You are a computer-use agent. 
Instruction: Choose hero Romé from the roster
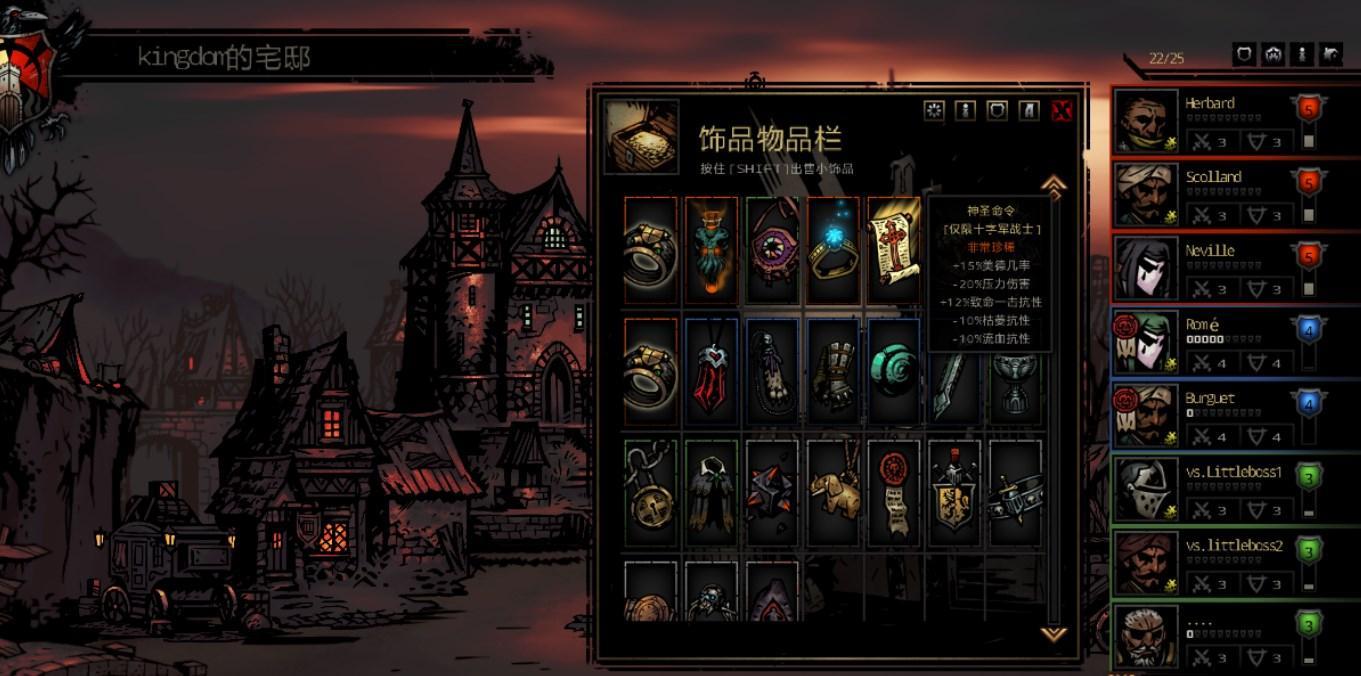pos(1212,343)
